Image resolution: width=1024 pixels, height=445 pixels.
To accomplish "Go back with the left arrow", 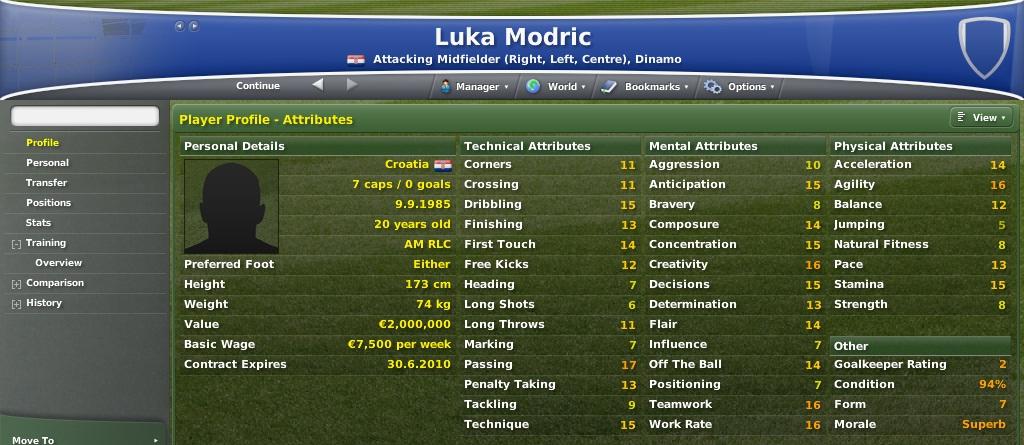I will (x=318, y=85).
